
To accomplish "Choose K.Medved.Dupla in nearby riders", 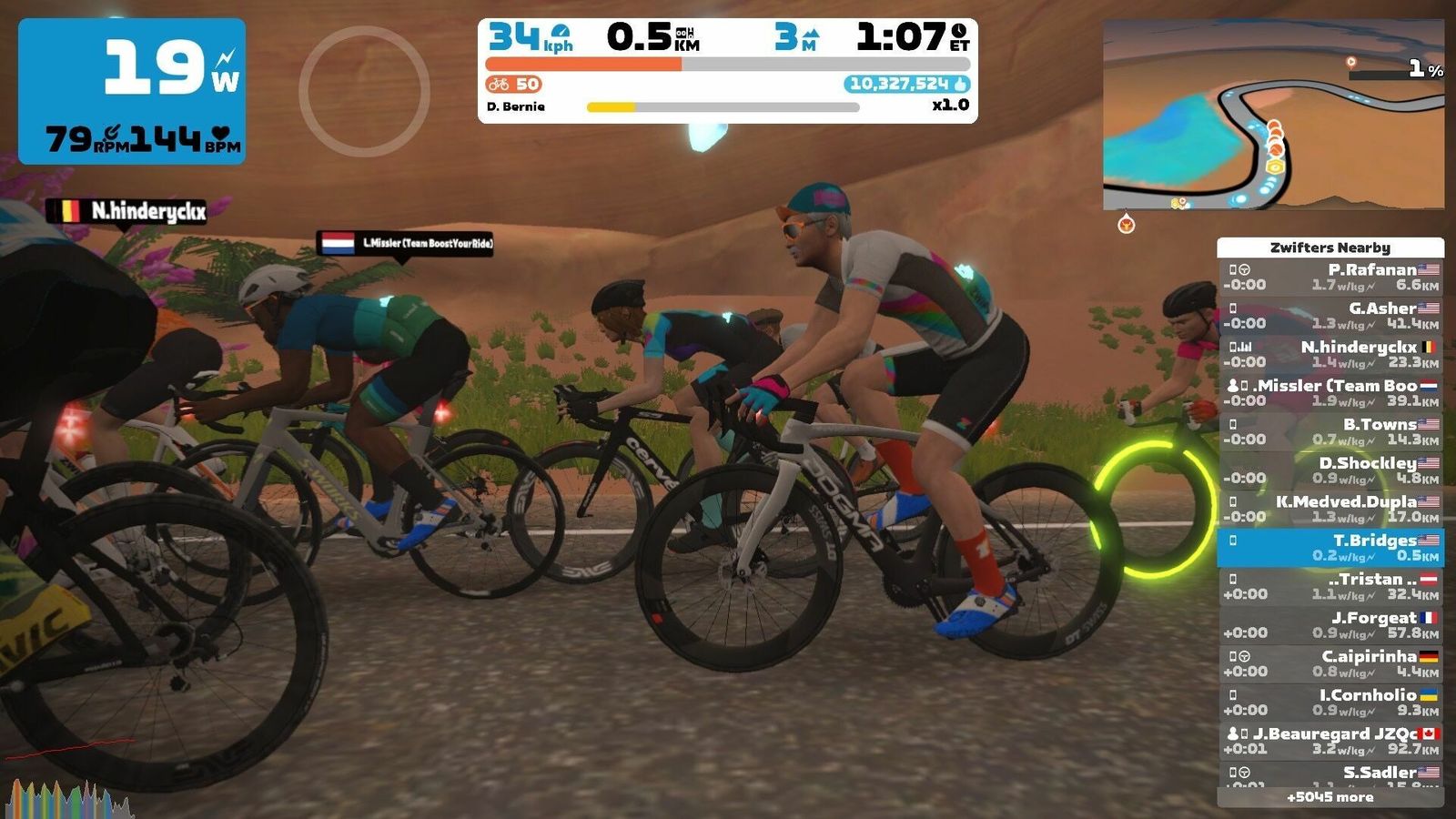I will coord(1330,509).
